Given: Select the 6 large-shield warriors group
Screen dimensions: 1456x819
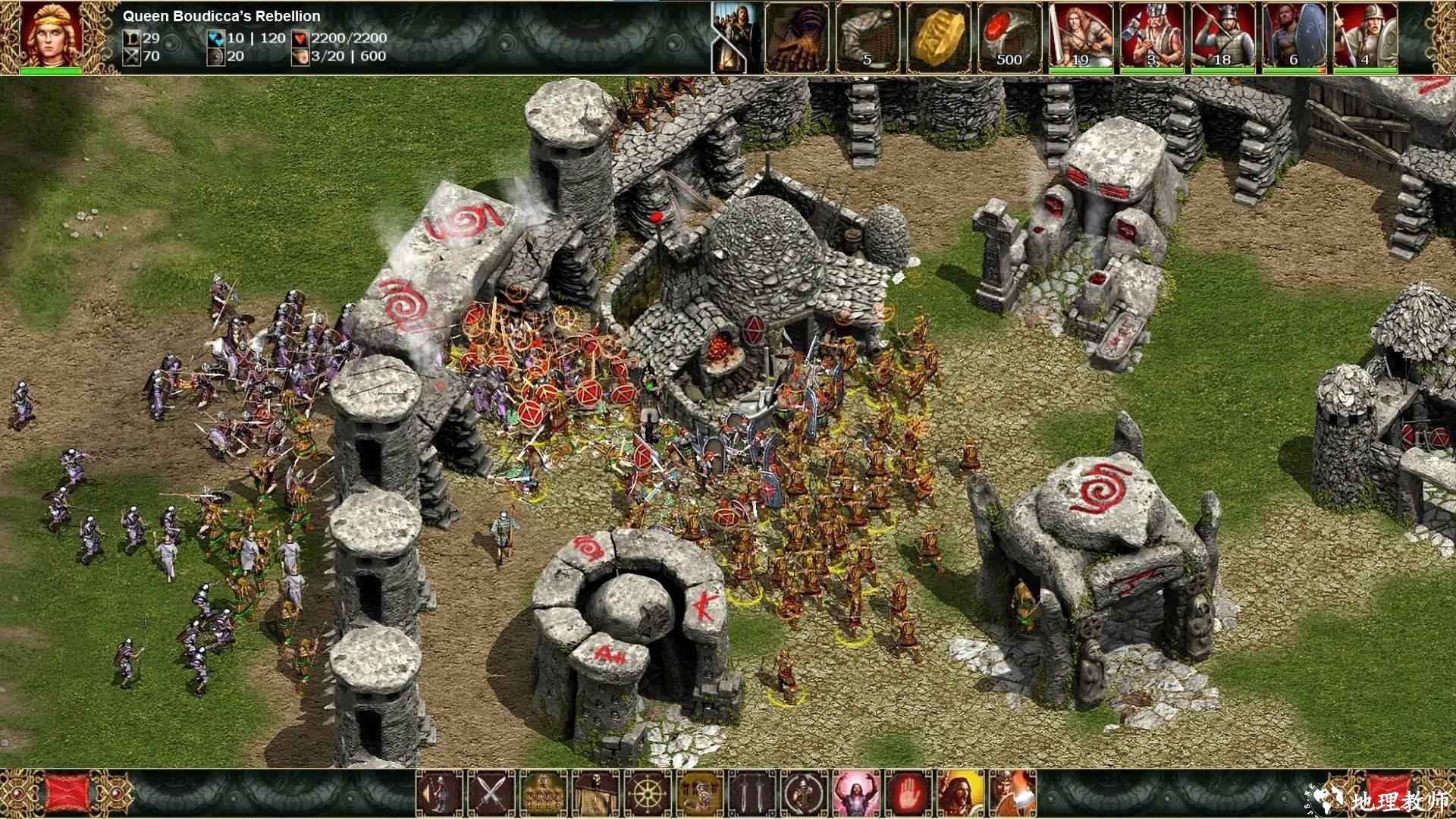Looking at the screenshot, I should pos(1294,38).
